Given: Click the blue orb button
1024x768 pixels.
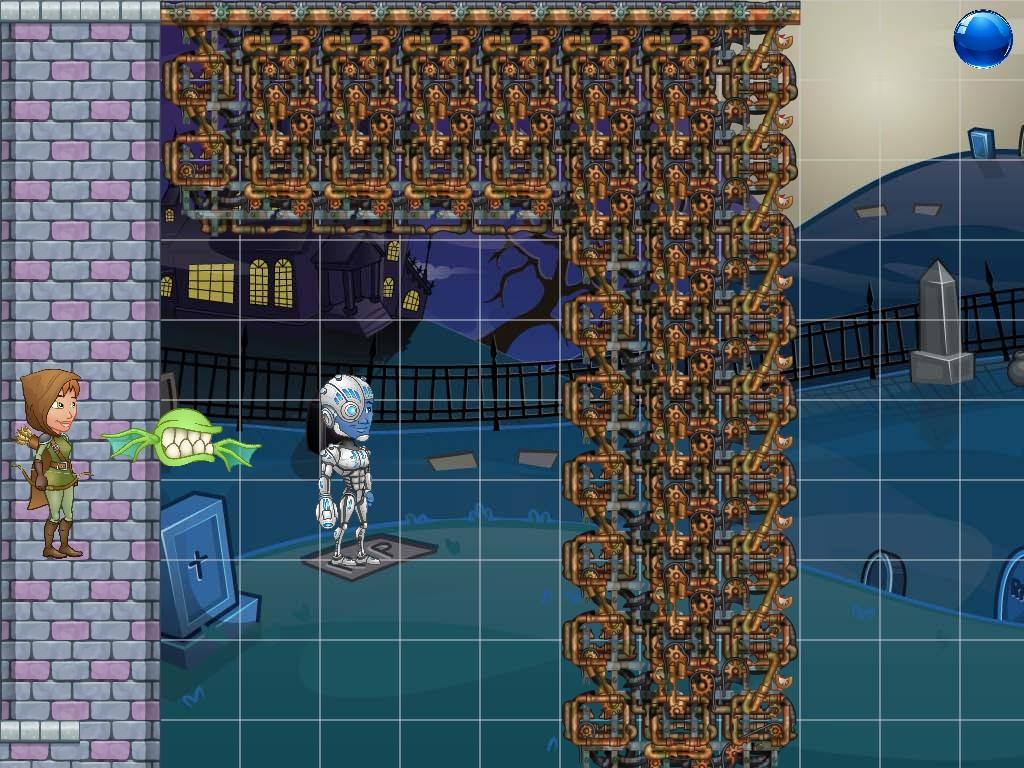Looking at the screenshot, I should coord(982,39).
